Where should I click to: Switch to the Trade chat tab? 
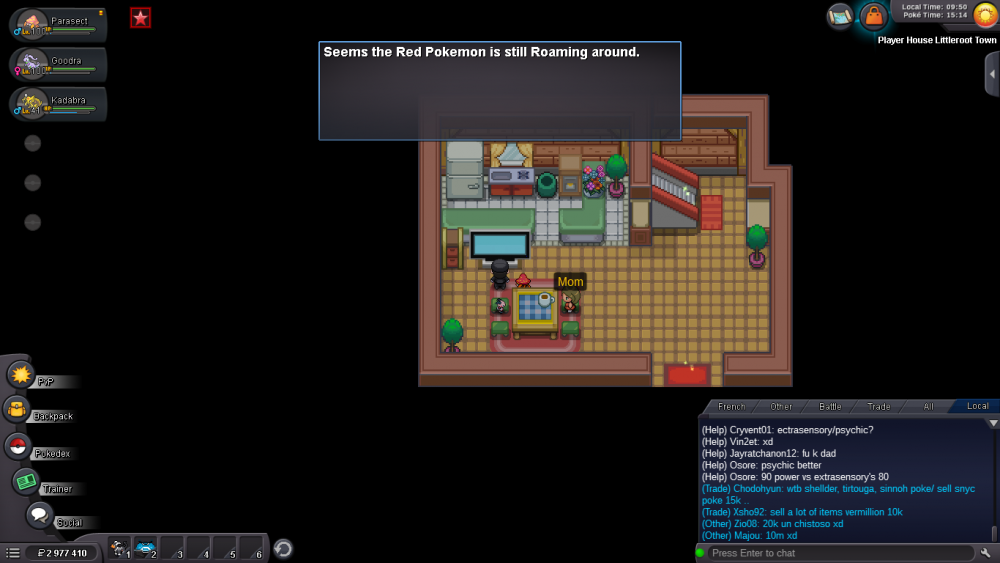click(879, 406)
